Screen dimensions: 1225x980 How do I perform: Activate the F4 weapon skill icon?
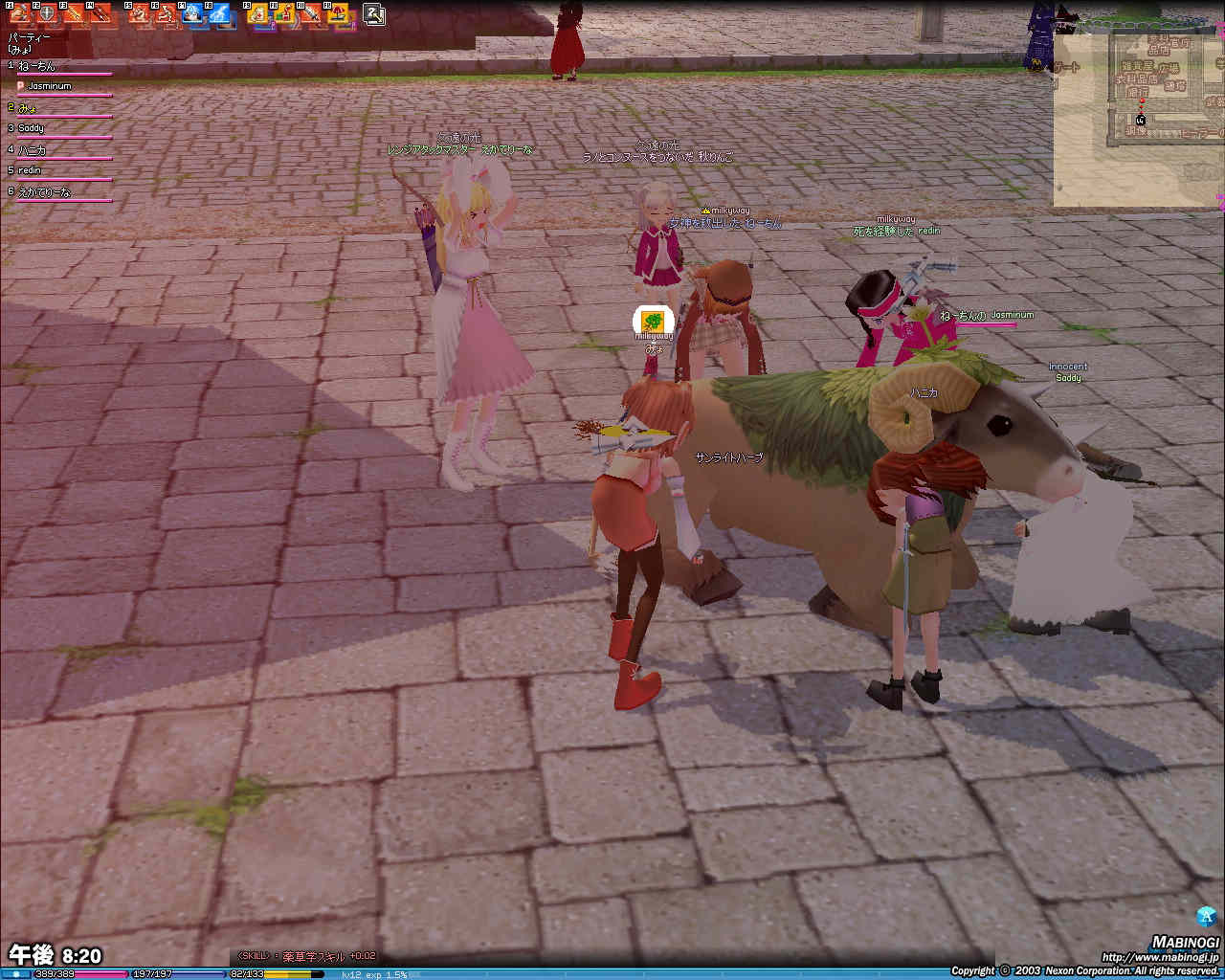[100, 14]
